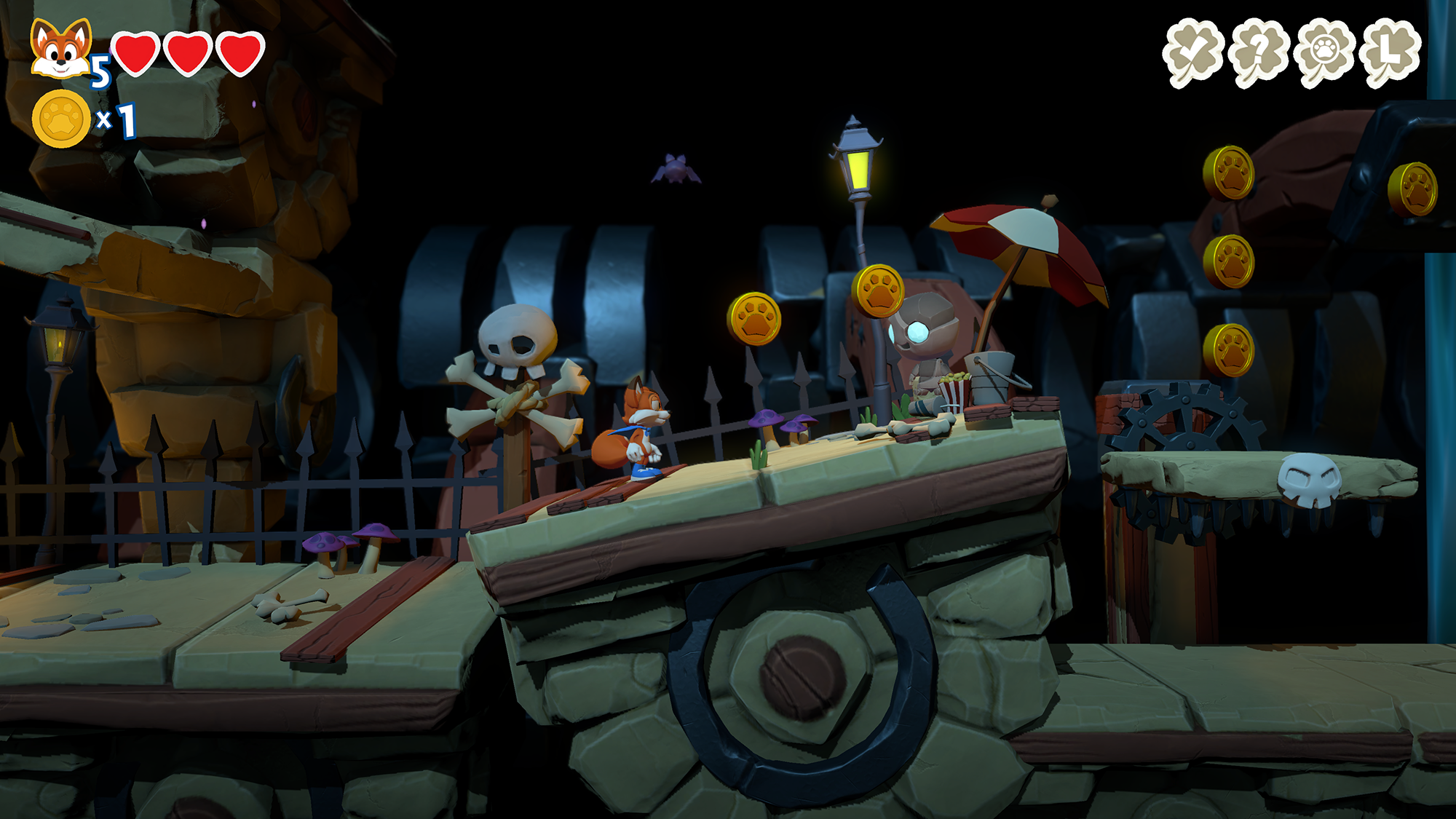Click the gold paw coin counter icon
Image resolution: width=1456 pixels, height=819 pixels.
[x=61, y=119]
